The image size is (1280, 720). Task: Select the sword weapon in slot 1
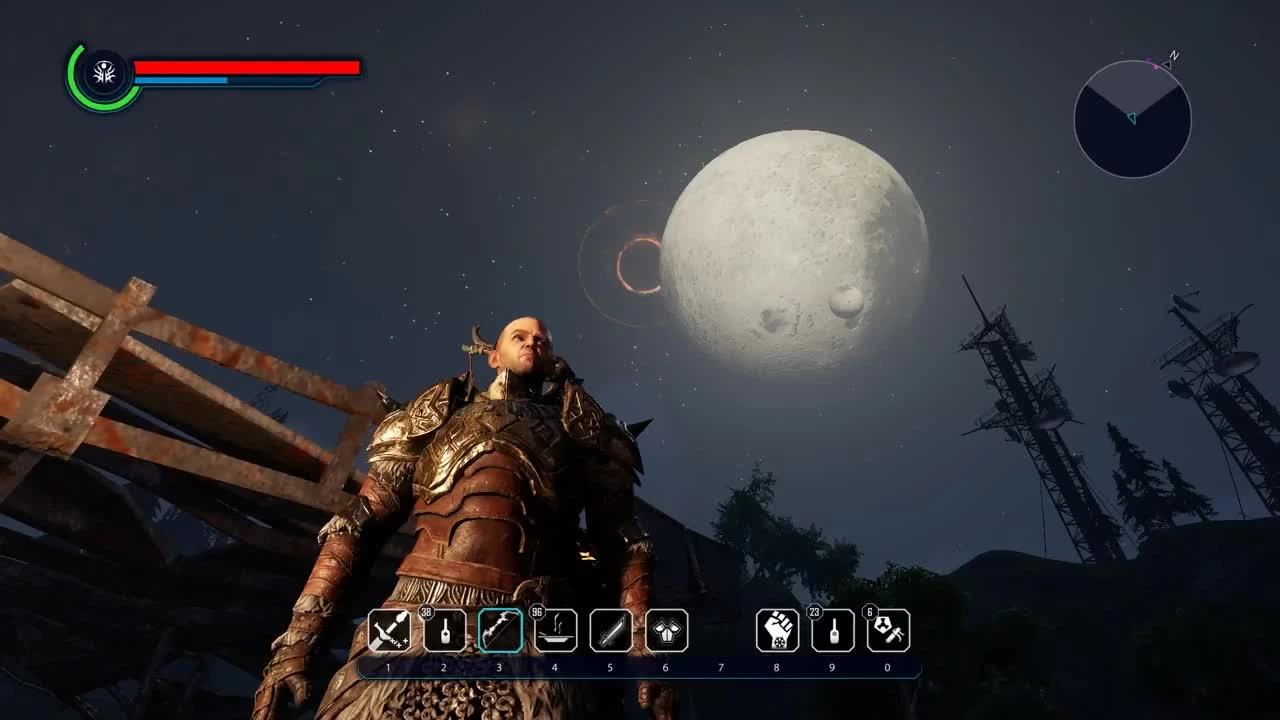(389, 630)
